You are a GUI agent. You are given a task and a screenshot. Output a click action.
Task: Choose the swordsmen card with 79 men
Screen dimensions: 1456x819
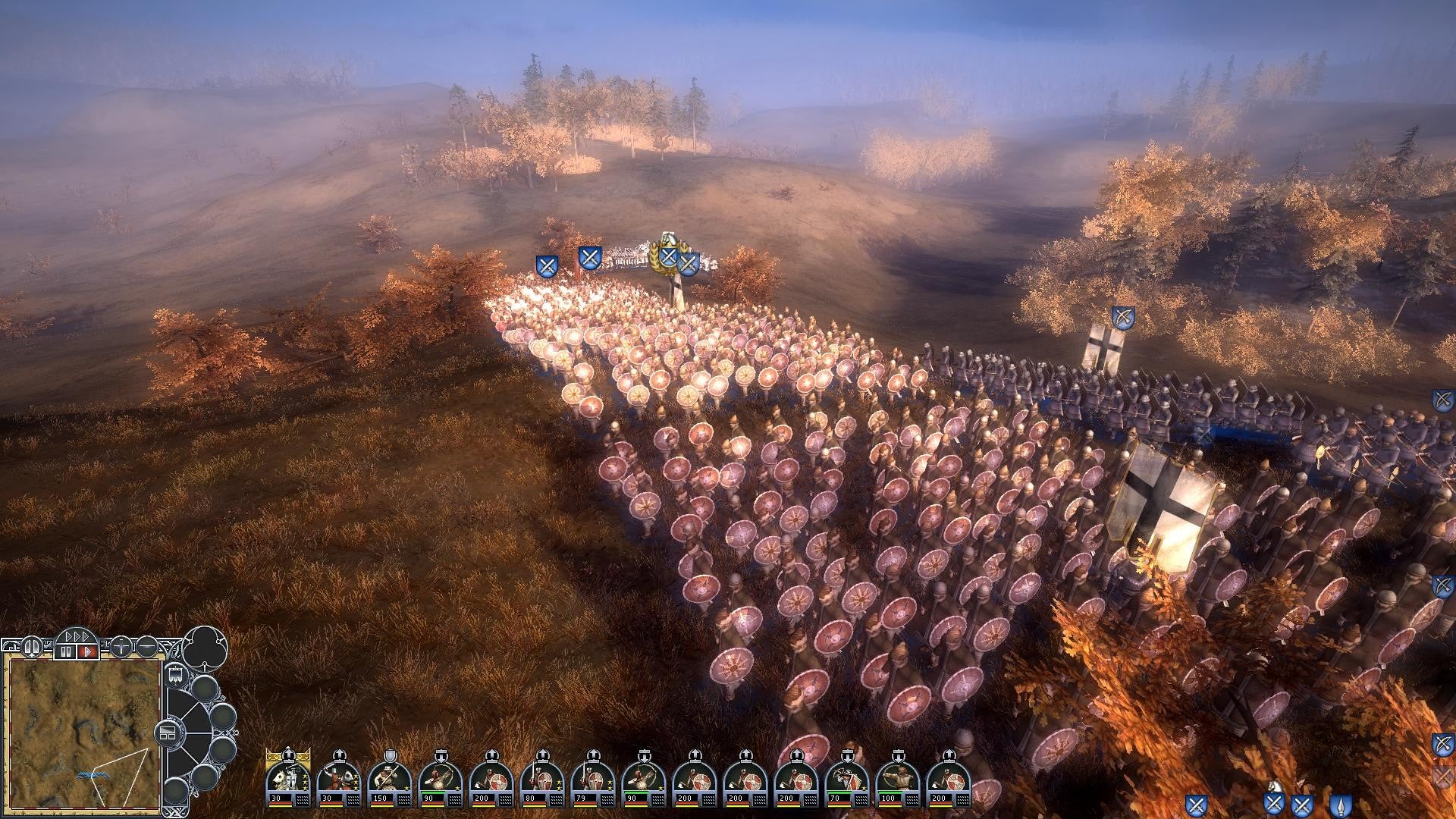click(x=592, y=780)
